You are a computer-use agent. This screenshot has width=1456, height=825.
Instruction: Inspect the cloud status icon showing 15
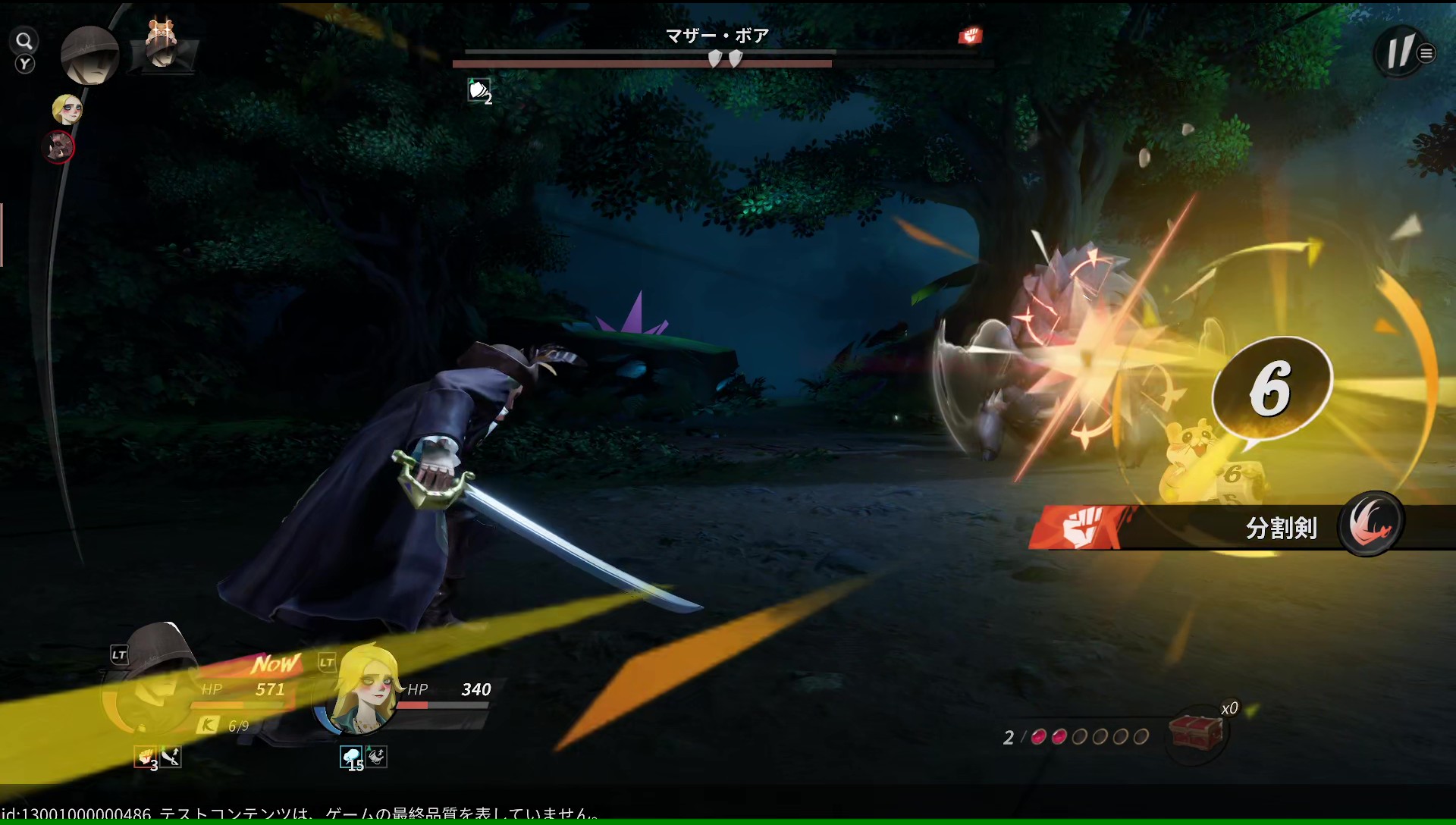(x=351, y=757)
